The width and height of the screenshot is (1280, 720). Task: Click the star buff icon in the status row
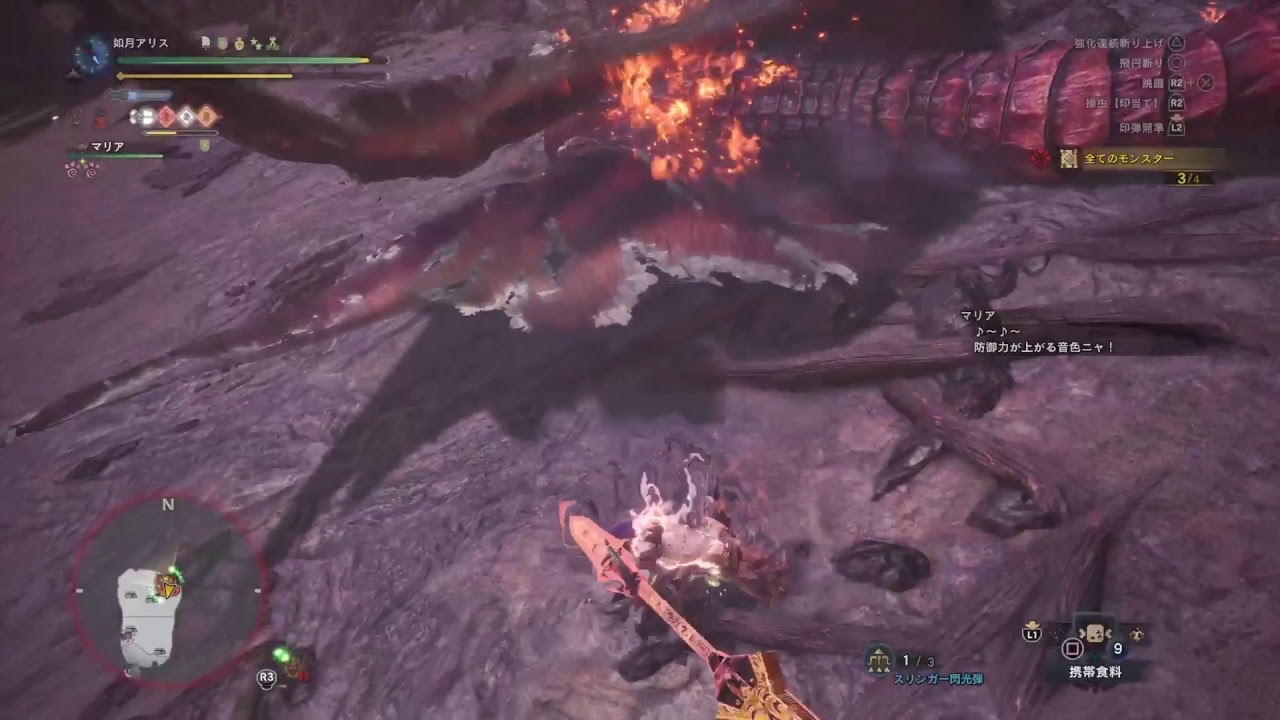point(256,43)
